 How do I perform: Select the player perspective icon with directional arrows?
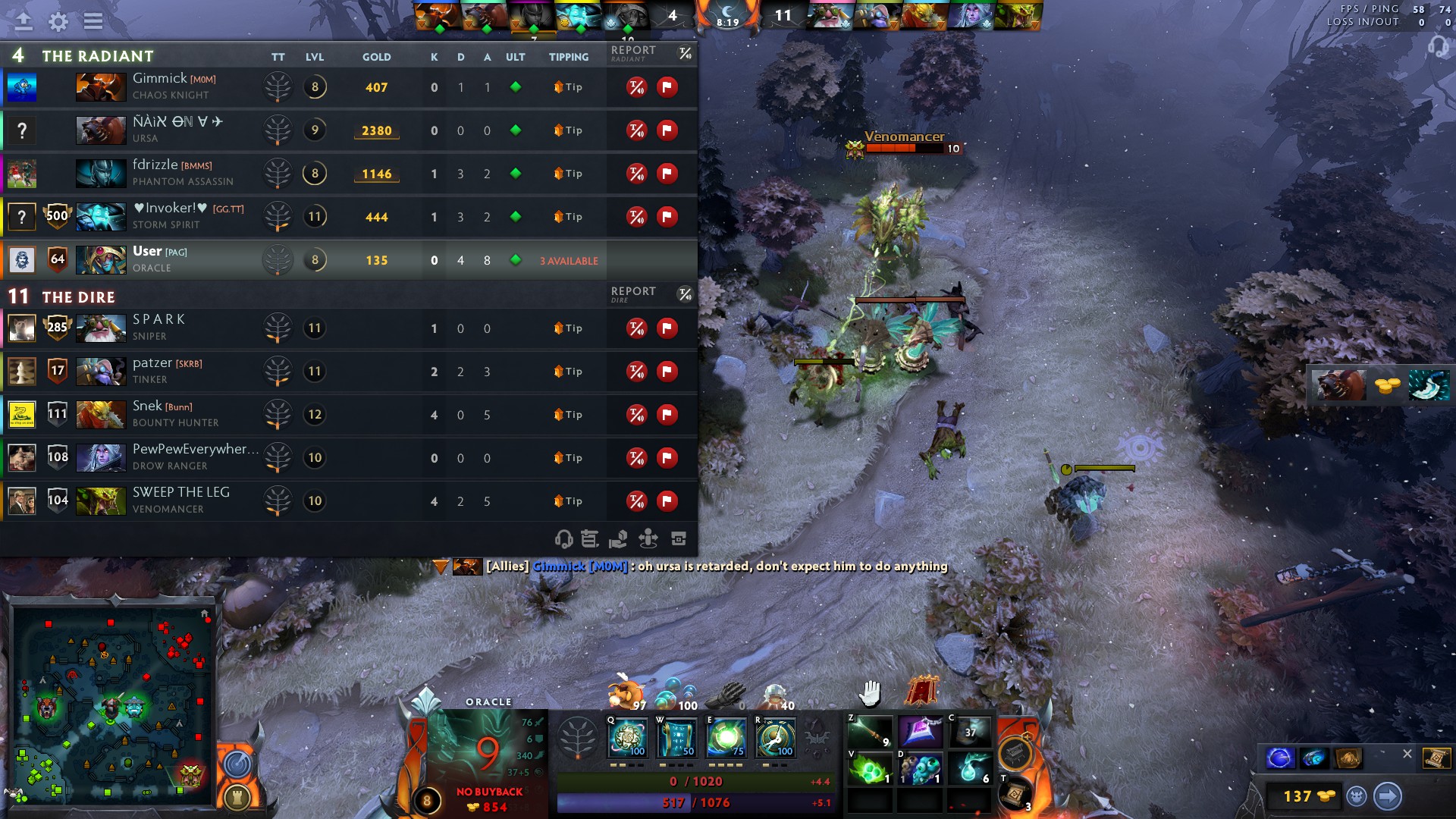point(648,540)
